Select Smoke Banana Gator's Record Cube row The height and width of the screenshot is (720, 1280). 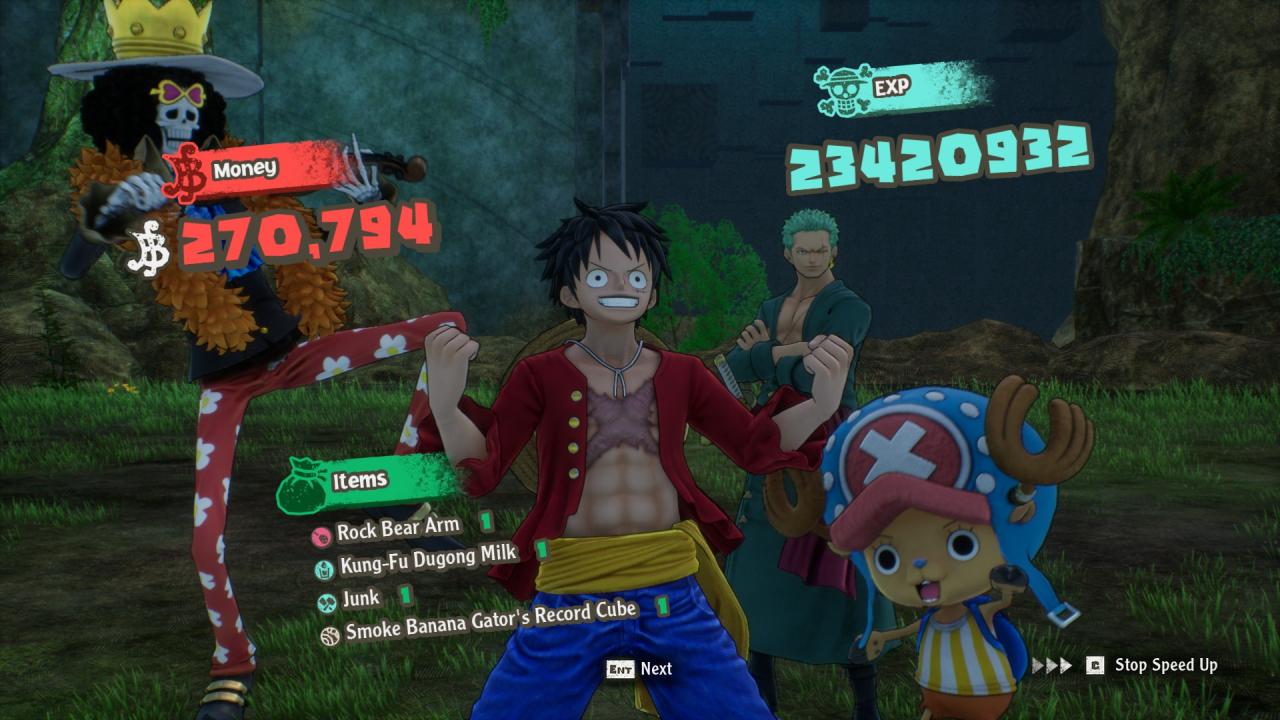point(490,622)
